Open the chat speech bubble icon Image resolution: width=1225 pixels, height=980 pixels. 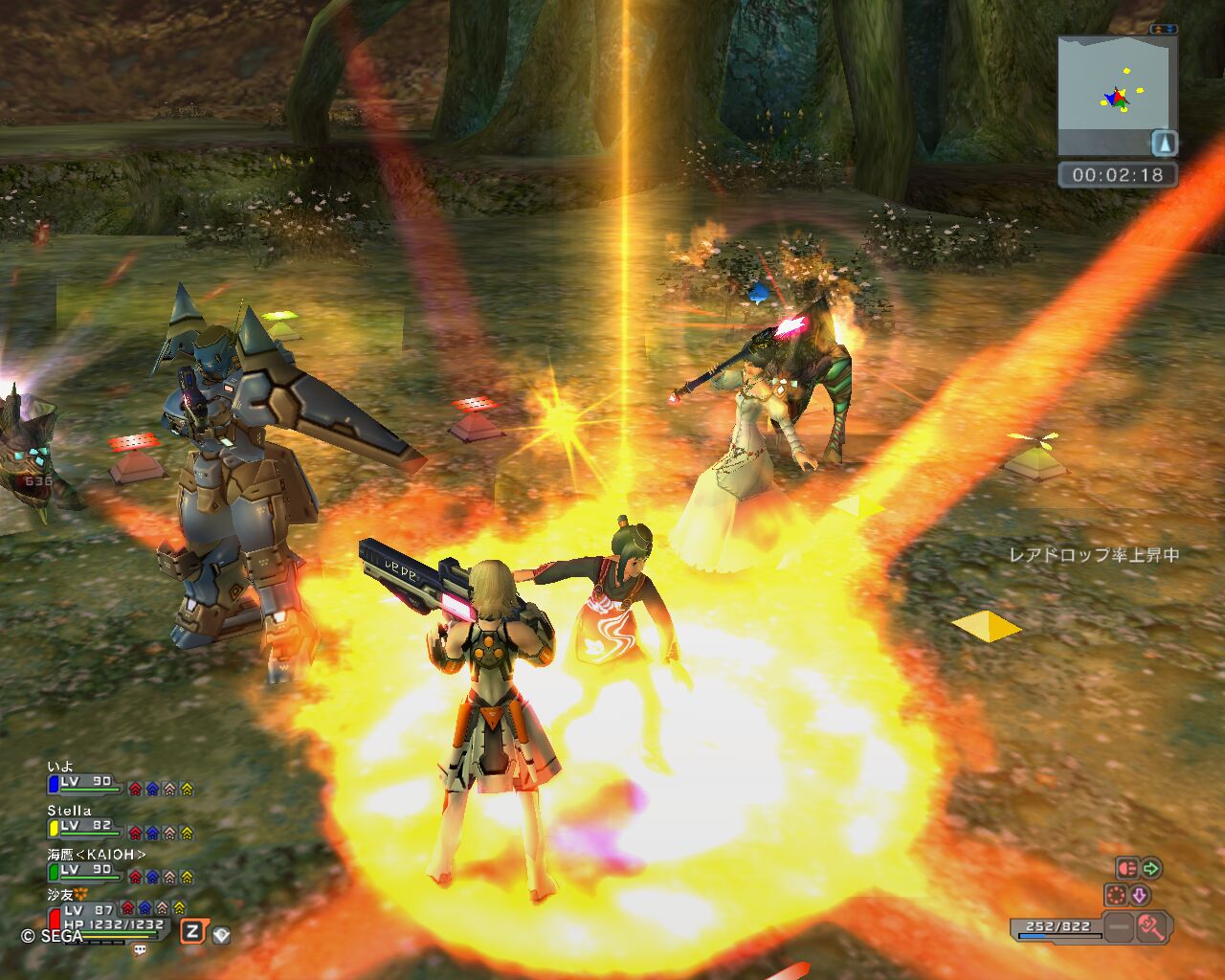pyautogui.click(x=141, y=950)
